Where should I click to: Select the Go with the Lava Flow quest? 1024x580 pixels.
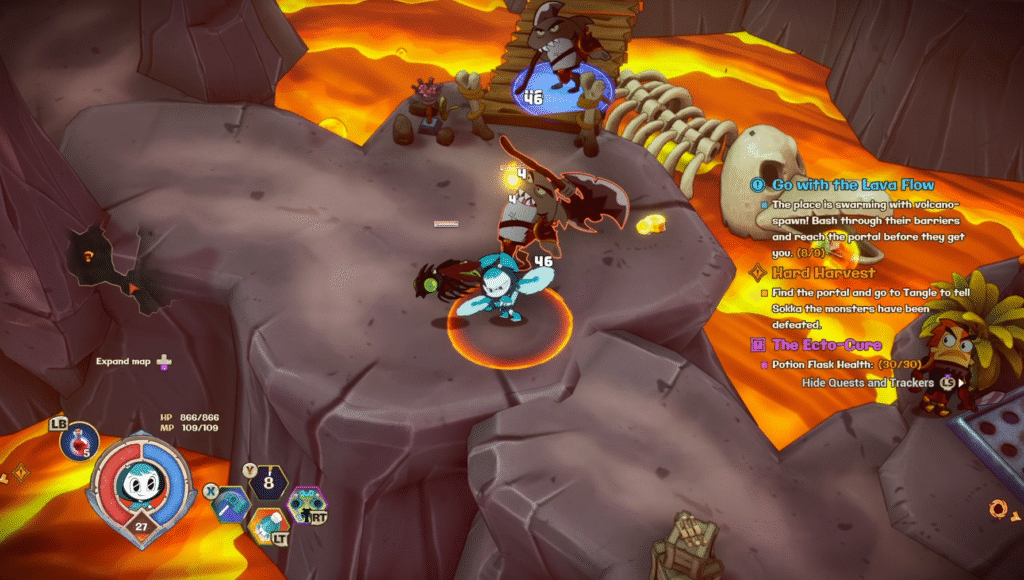pos(853,185)
